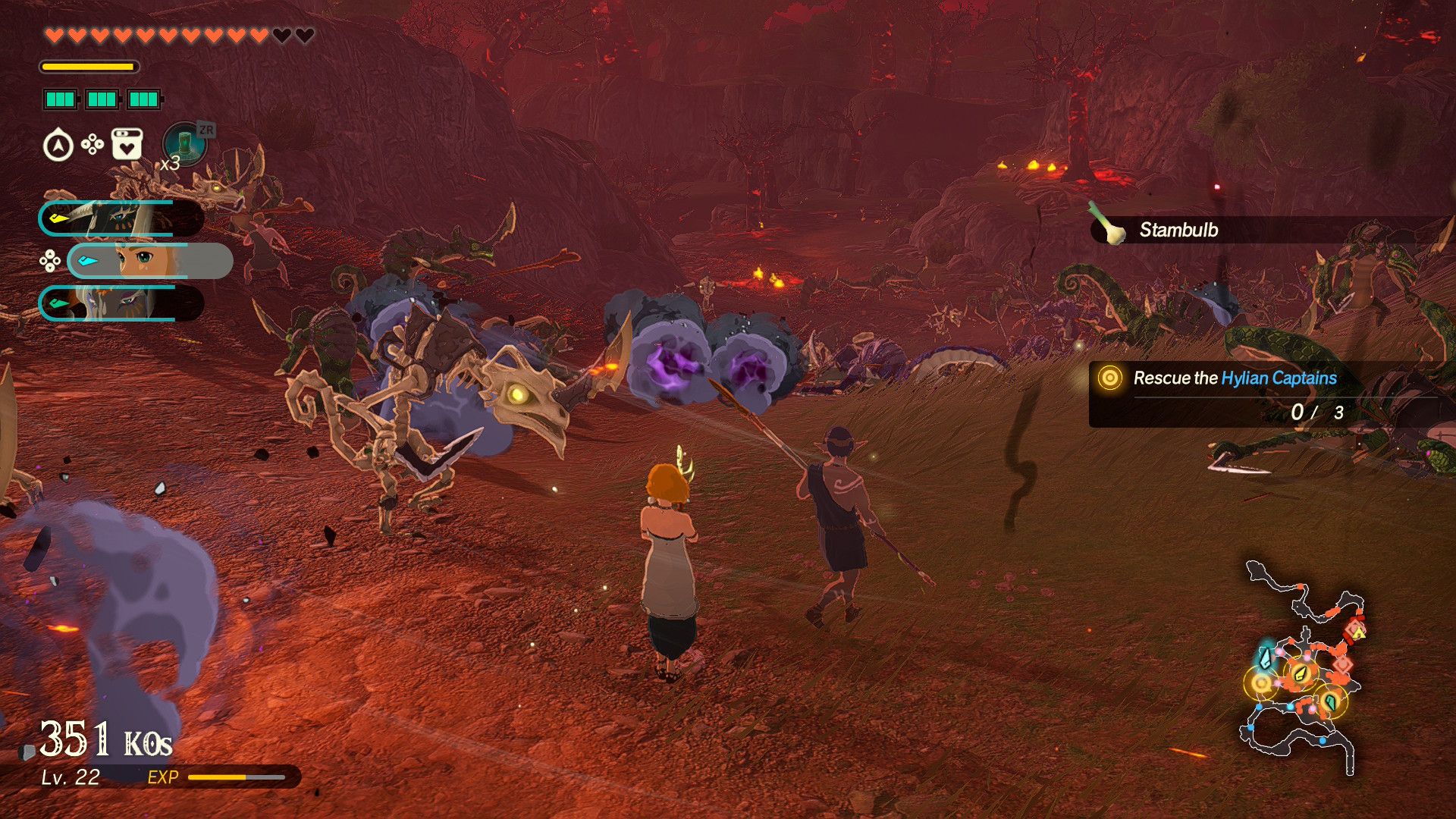The height and width of the screenshot is (819, 1456).
Task: Activate the green Zonai device item
Action: click(184, 144)
